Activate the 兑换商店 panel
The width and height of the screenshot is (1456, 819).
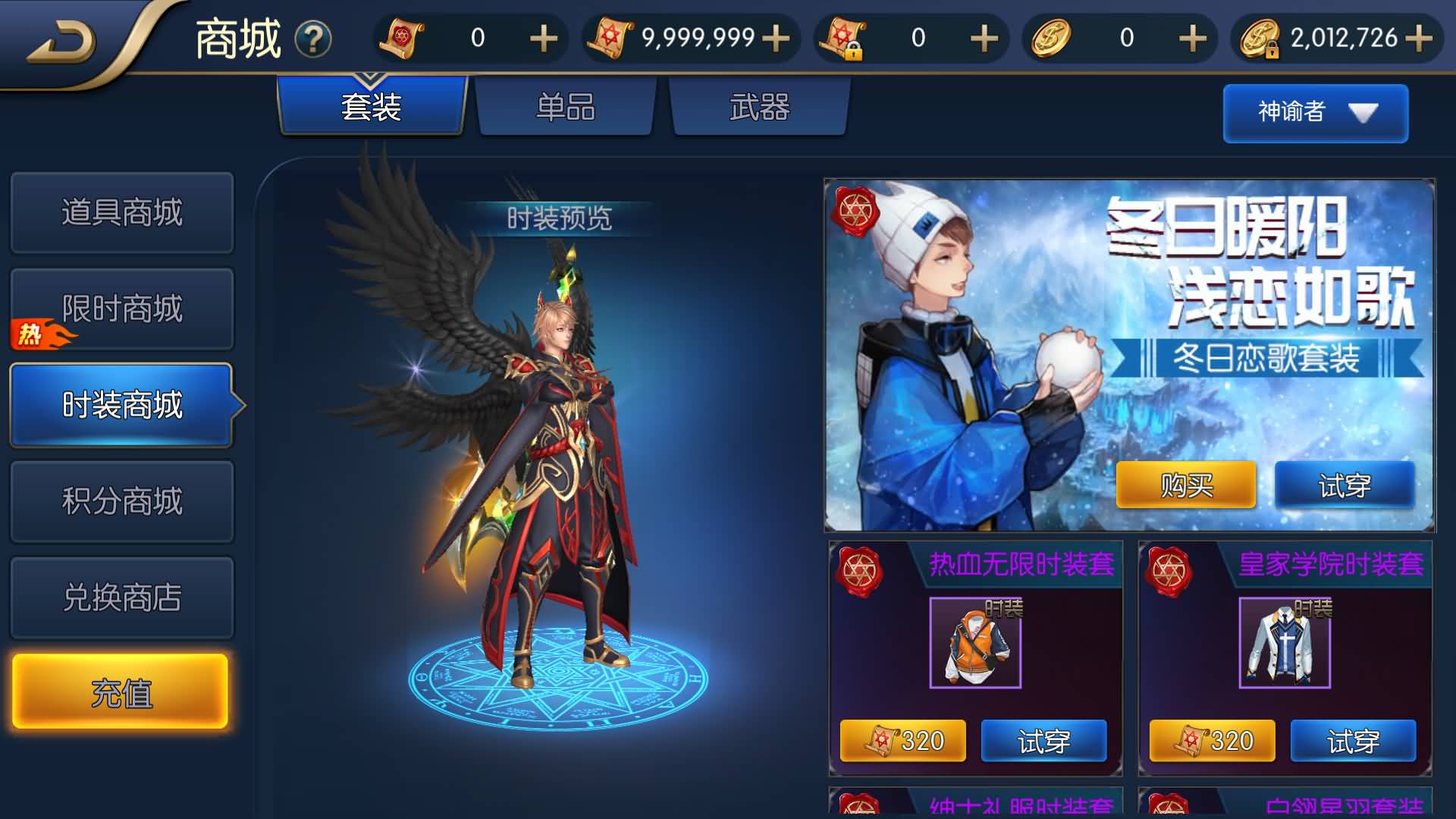click(x=121, y=597)
